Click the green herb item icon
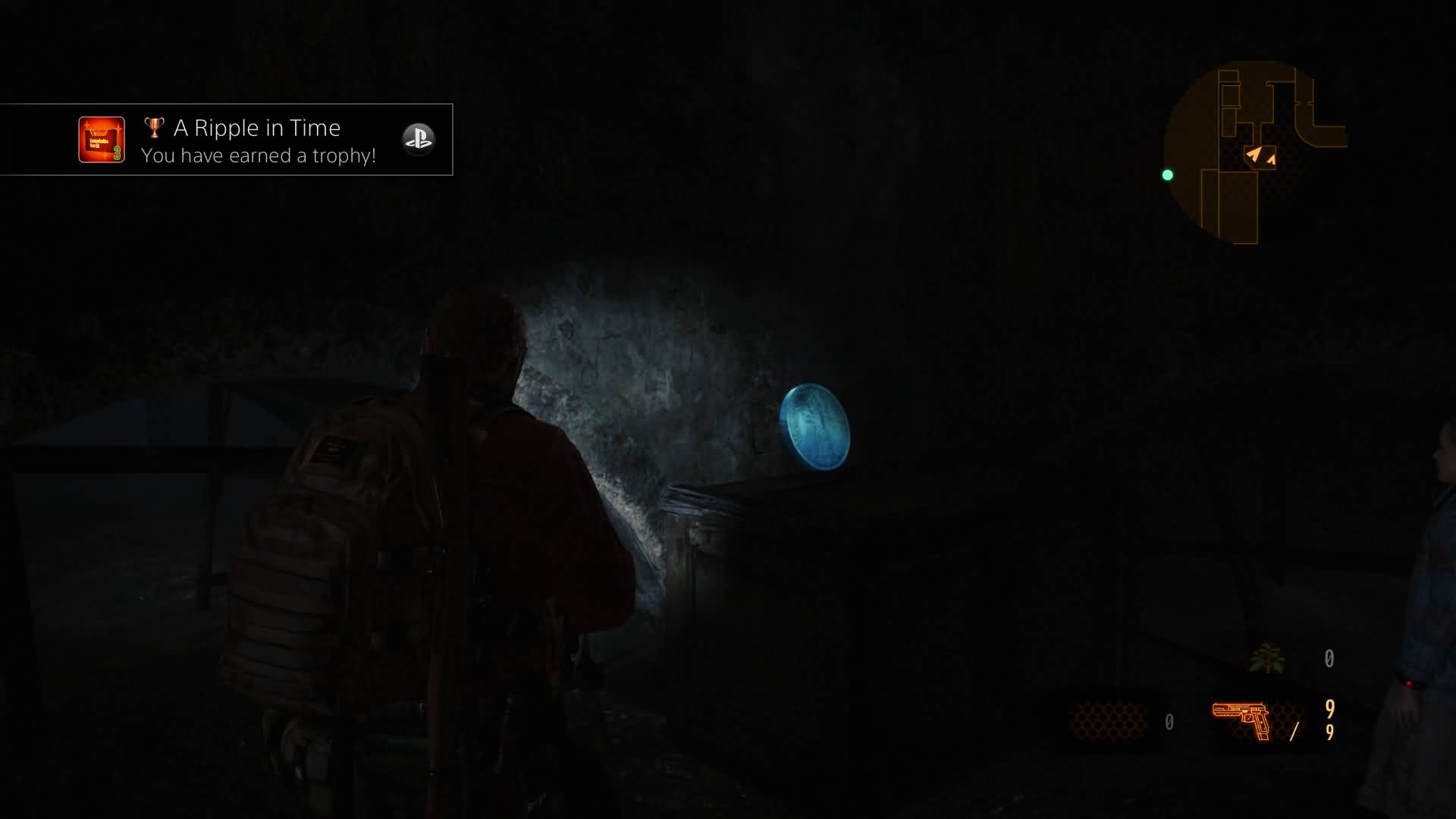Viewport: 1456px width, 819px height. tap(1266, 658)
